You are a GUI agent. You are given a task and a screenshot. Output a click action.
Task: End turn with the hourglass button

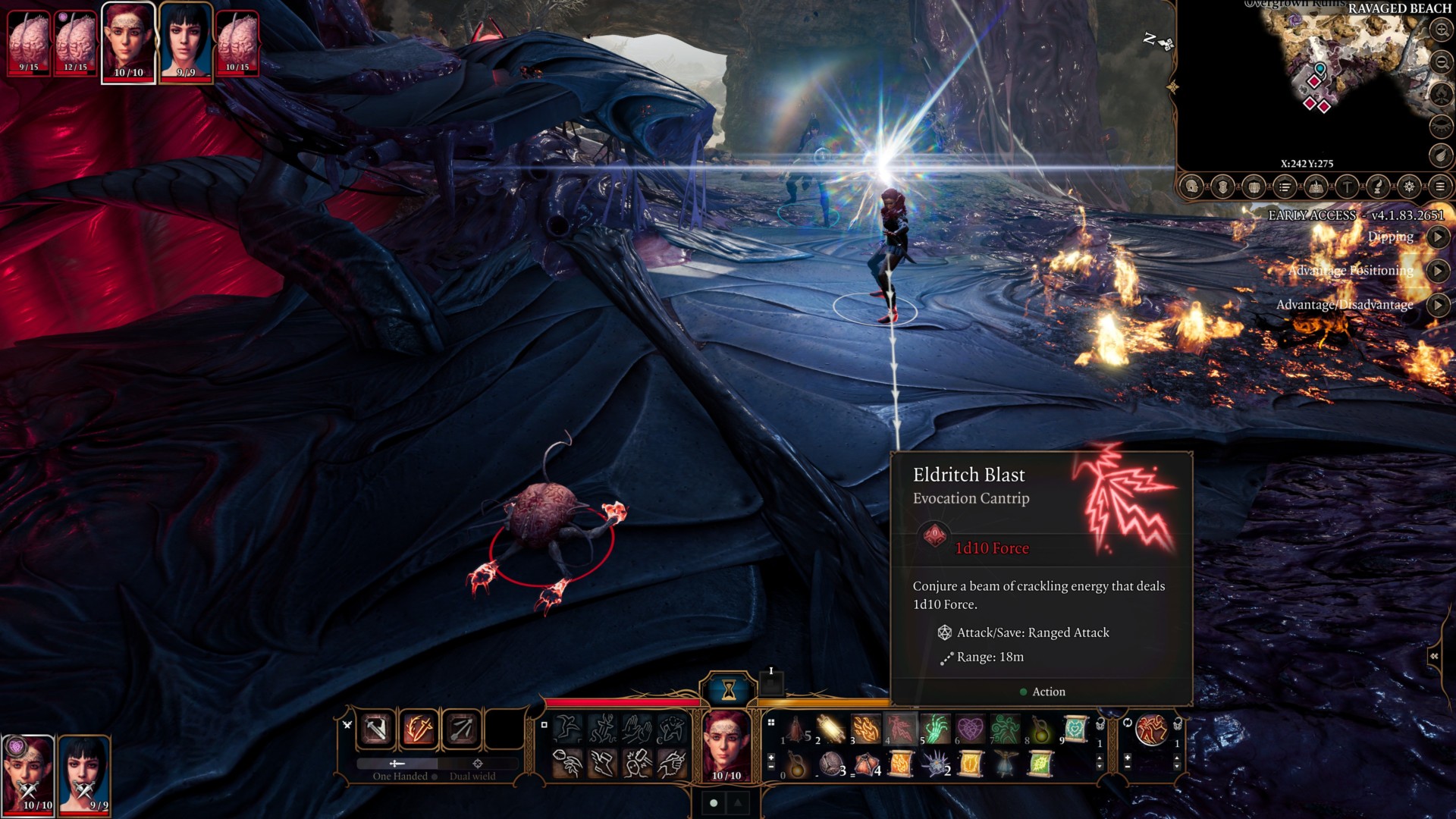click(x=728, y=689)
